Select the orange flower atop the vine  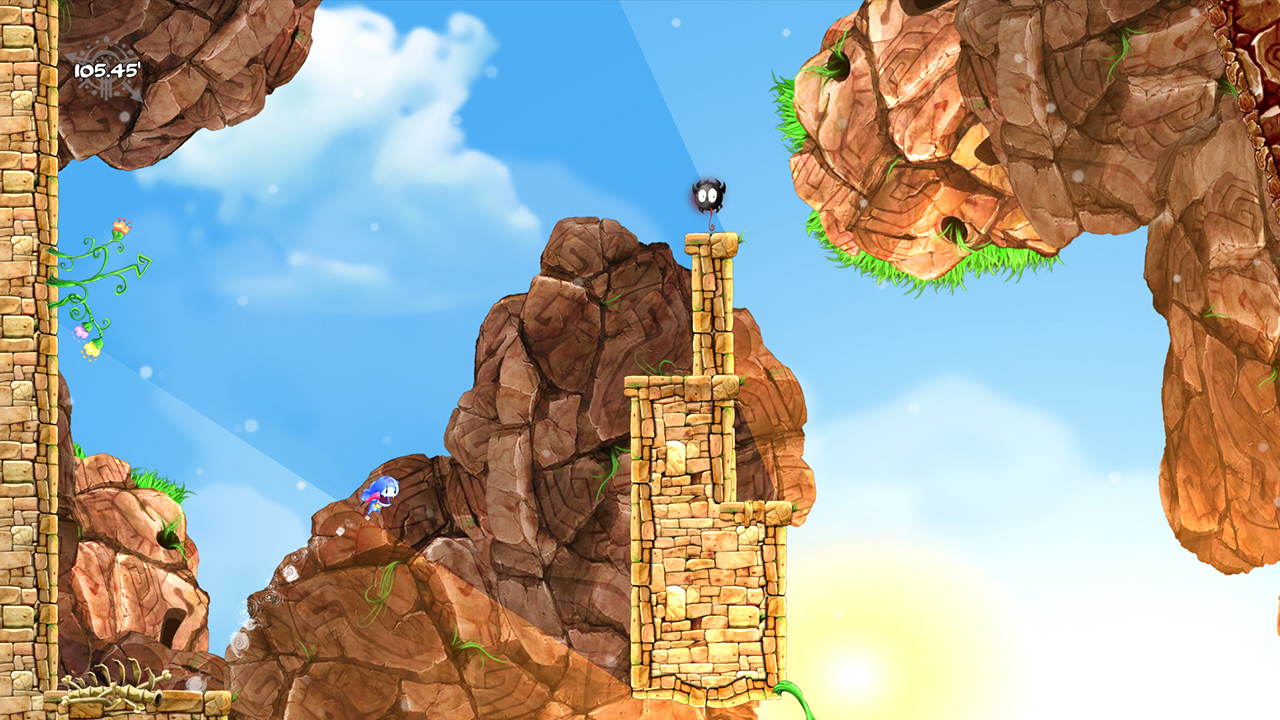point(120,228)
